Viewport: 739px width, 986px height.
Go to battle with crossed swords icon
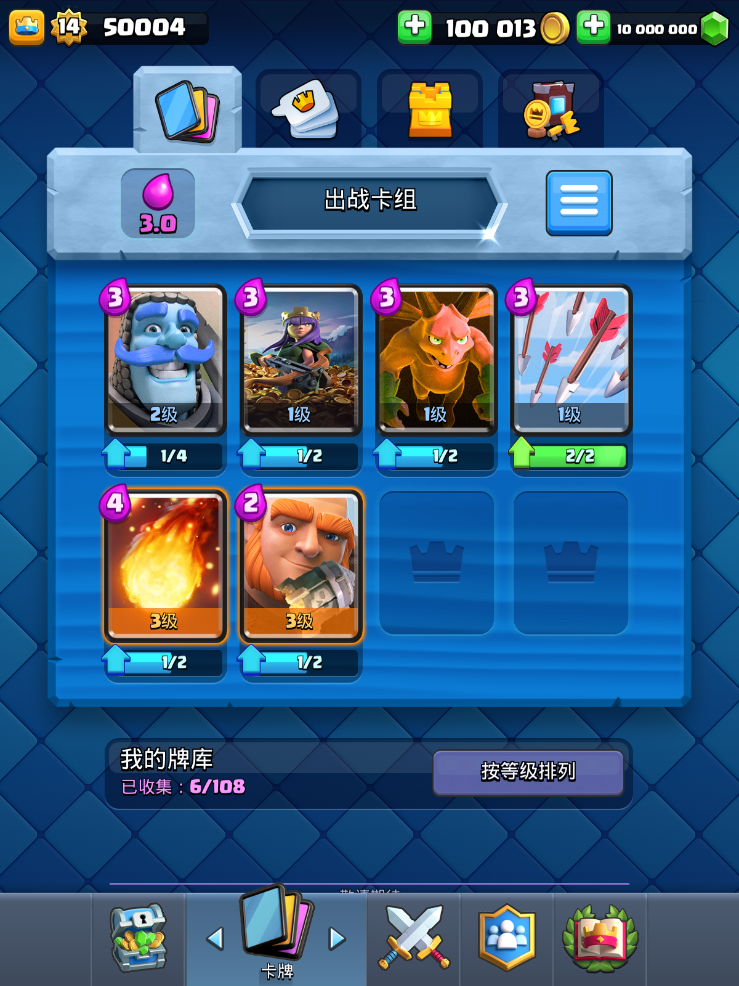(x=414, y=938)
